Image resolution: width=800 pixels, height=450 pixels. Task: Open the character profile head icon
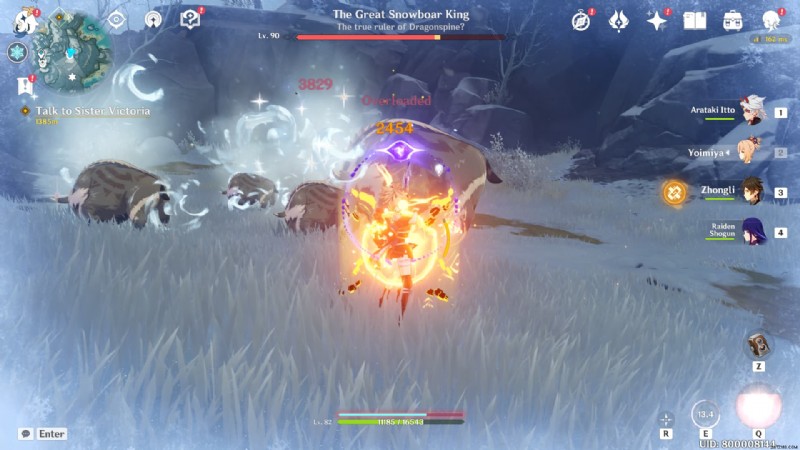pos(771,20)
